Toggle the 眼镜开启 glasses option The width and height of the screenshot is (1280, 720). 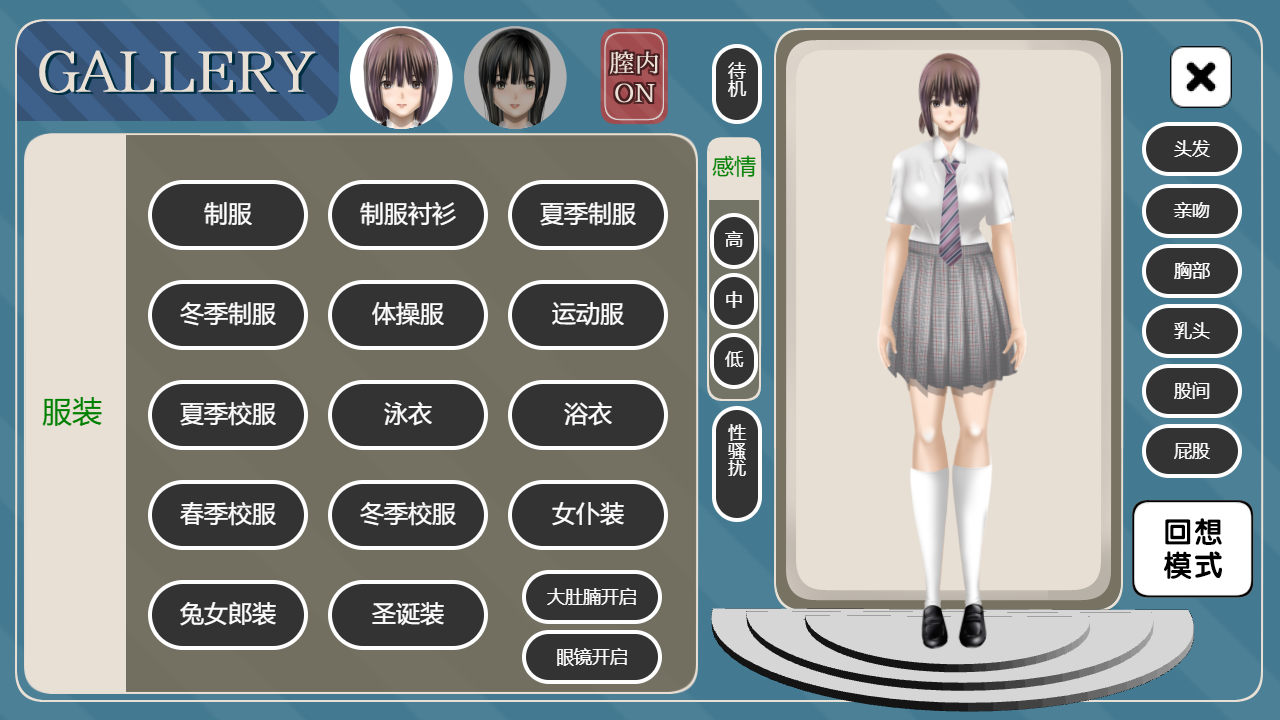coord(592,657)
